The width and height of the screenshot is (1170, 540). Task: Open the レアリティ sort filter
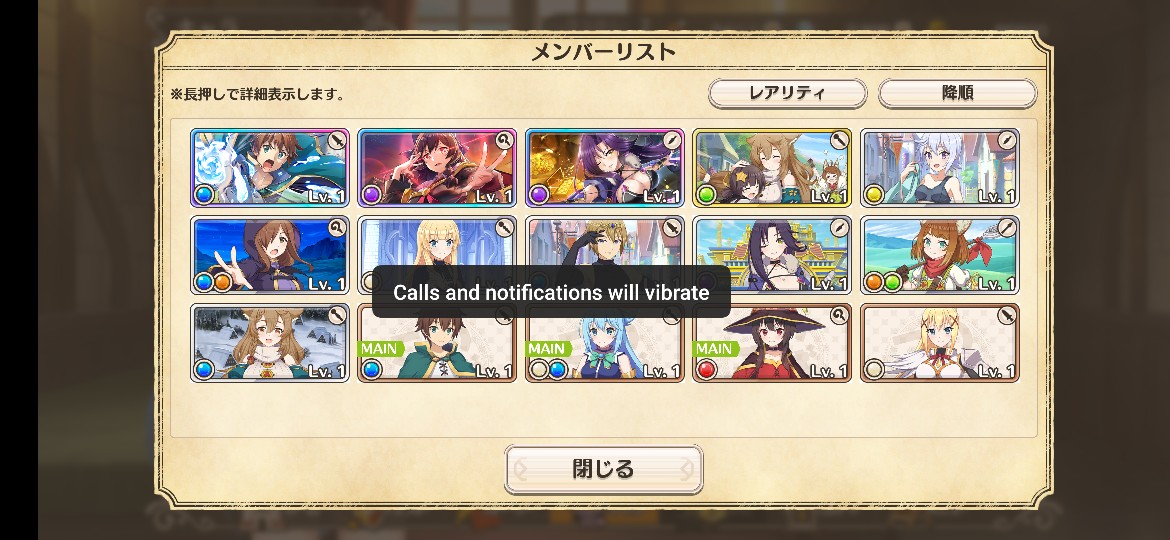click(787, 93)
